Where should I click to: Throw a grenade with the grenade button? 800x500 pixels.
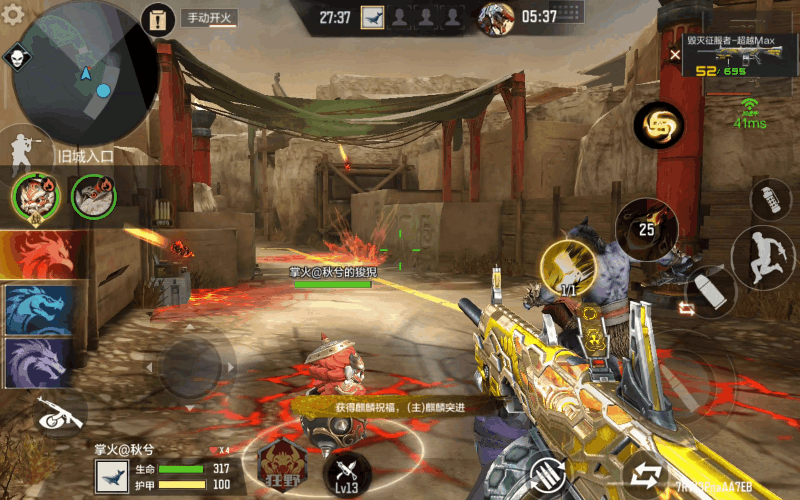click(x=770, y=200)
